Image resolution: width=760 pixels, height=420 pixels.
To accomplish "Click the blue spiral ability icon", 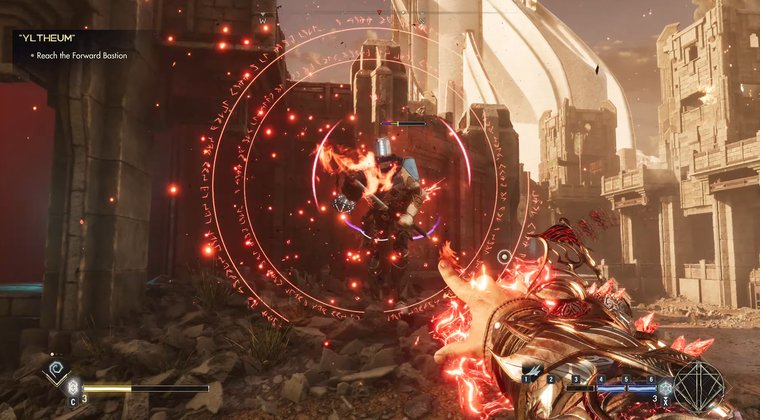I will pyautogui.click(x=56, y=371).
